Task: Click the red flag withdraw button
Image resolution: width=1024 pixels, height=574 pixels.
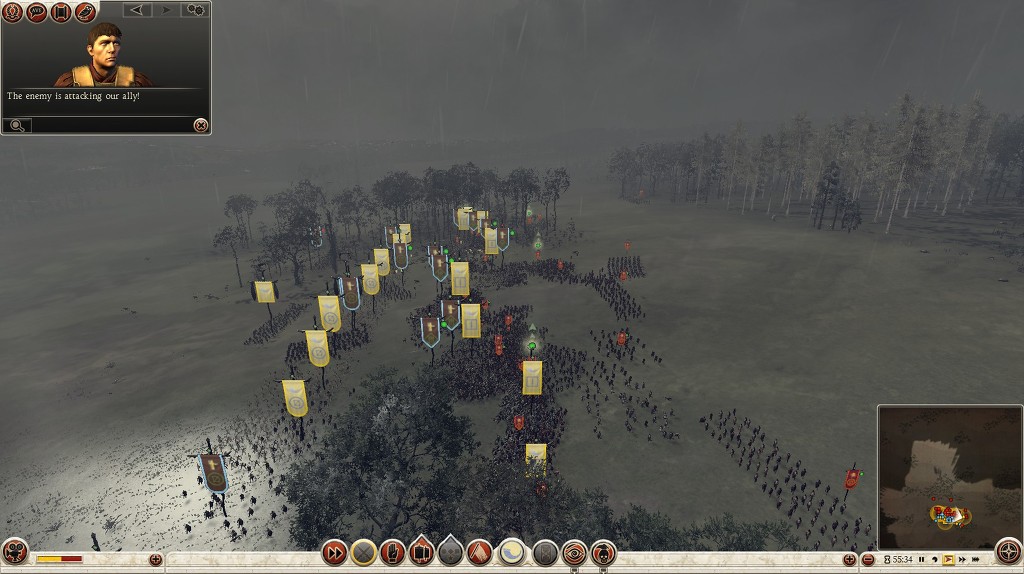Action: click(480, 552)
